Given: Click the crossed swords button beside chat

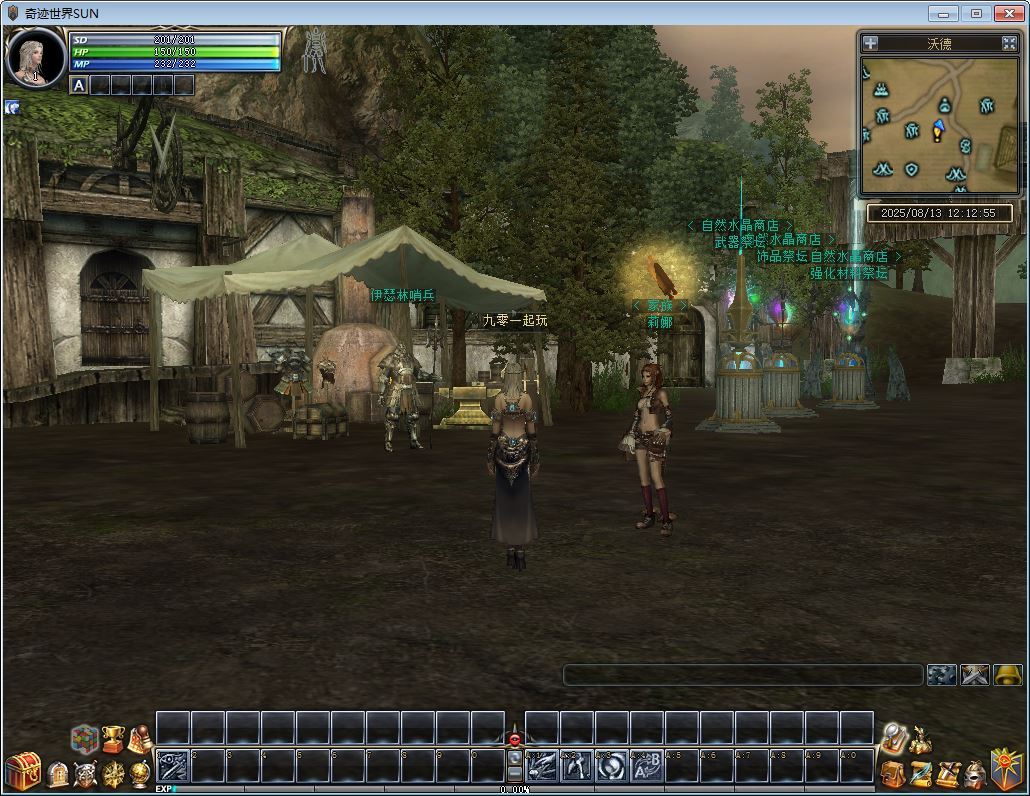Looking at the screenshot, I should (974, 675).
